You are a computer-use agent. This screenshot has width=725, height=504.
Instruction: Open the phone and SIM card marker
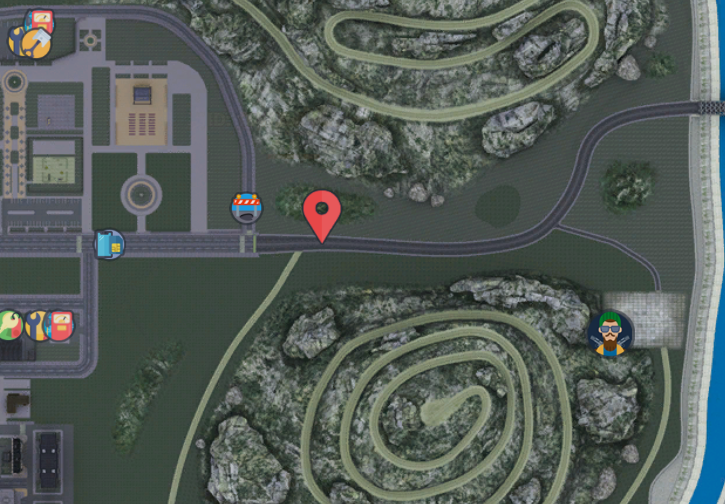(109, 244)
